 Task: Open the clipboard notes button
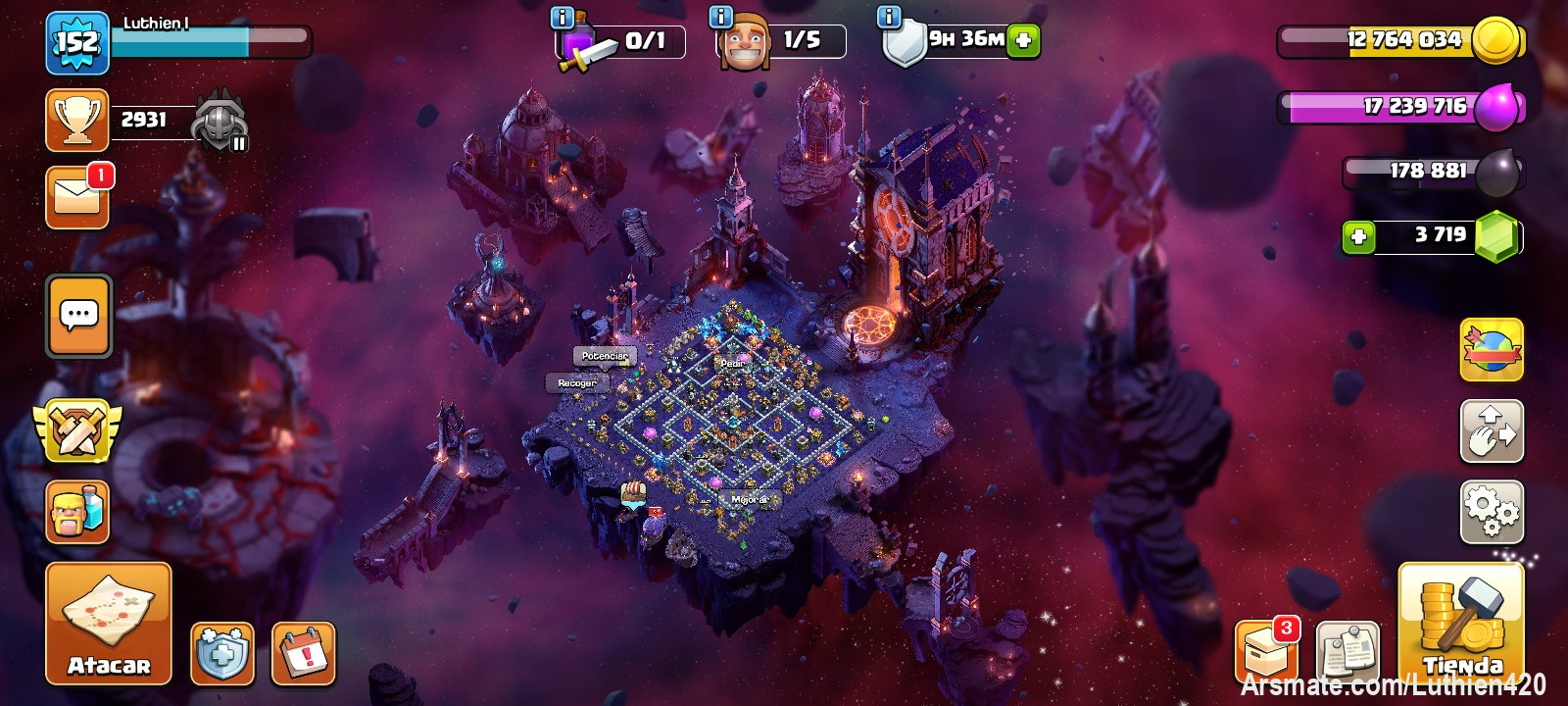pyautogui.click(x=1348, y=651)
